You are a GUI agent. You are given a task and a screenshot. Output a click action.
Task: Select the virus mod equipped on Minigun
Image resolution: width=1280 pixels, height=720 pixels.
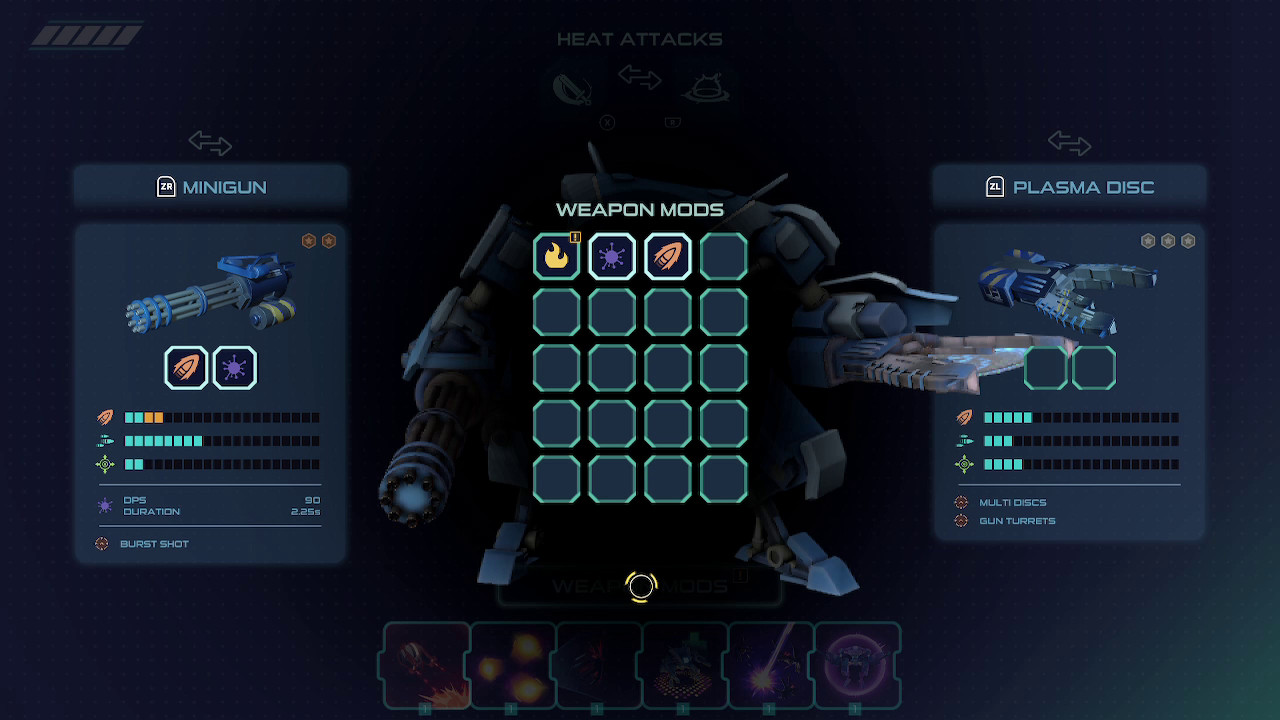(234, 367)
